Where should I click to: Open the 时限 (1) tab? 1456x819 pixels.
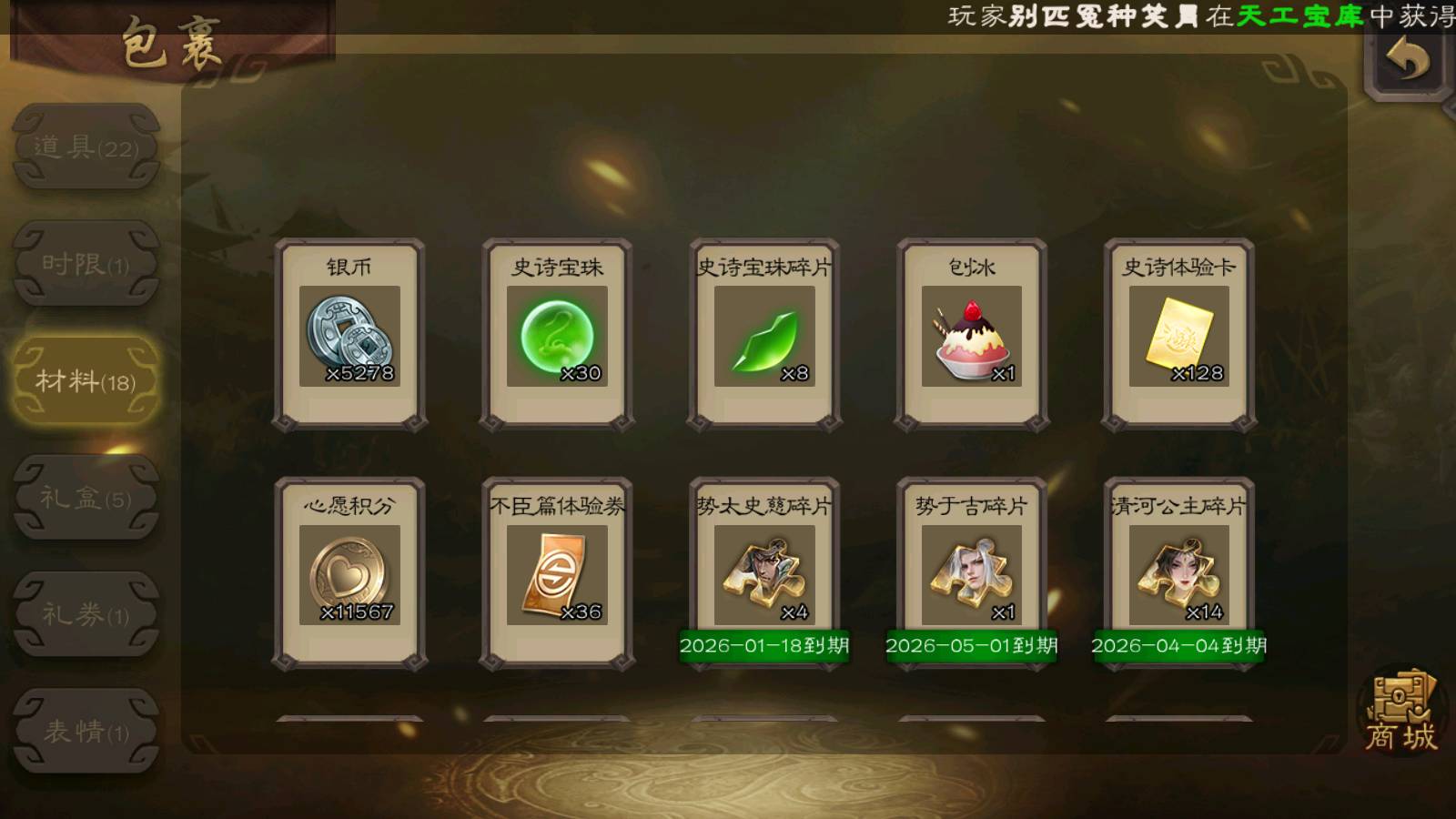point(86,264)
